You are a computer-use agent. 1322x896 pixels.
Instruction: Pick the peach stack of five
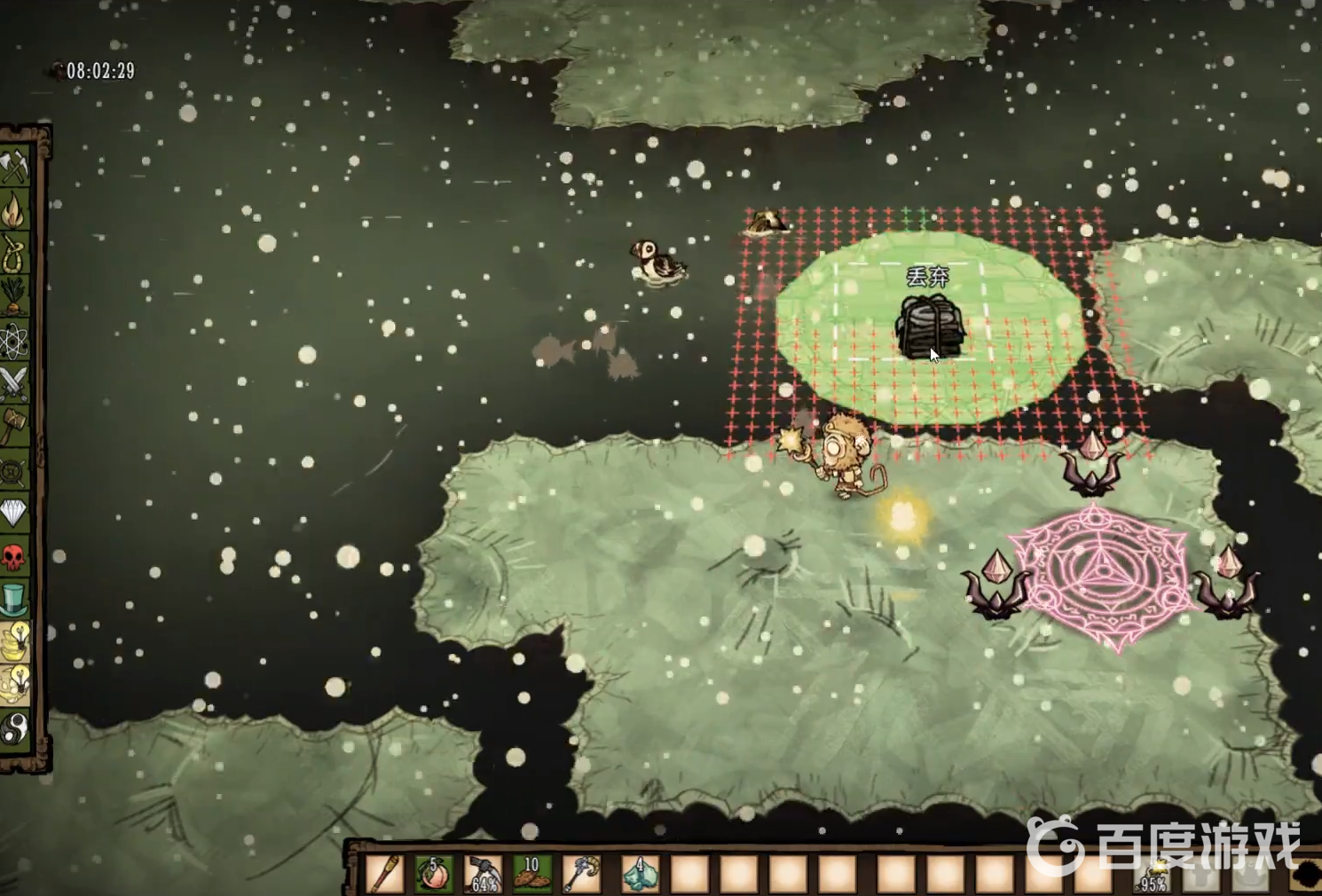(x=435, y=874)
